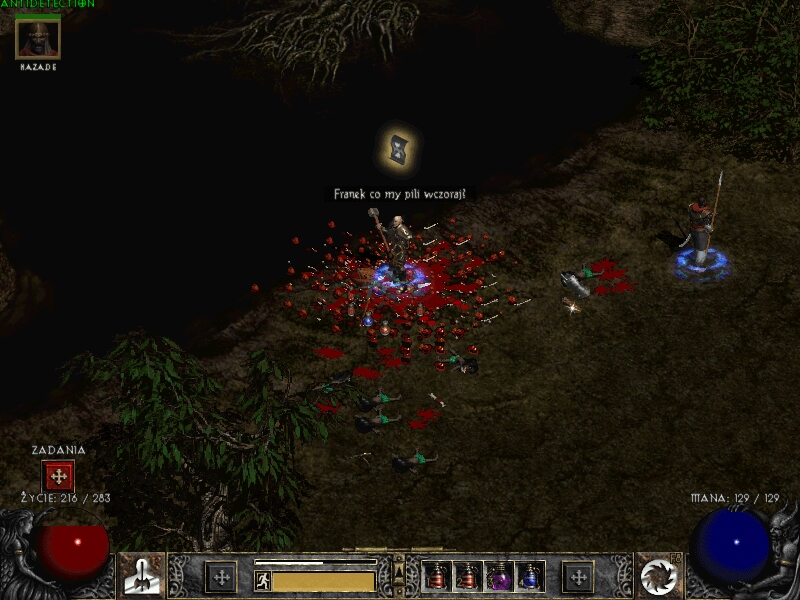The image size is (800, 600).
Task: Select the Hazade mercenary portrait
Action: point(38,38)
